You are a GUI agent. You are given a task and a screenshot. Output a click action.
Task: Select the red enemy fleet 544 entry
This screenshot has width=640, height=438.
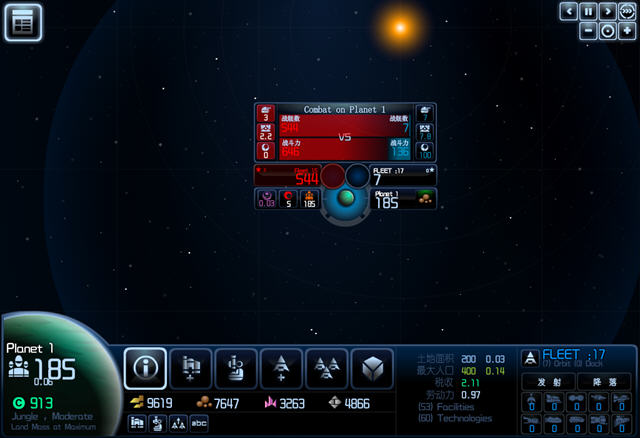point(288,176)
